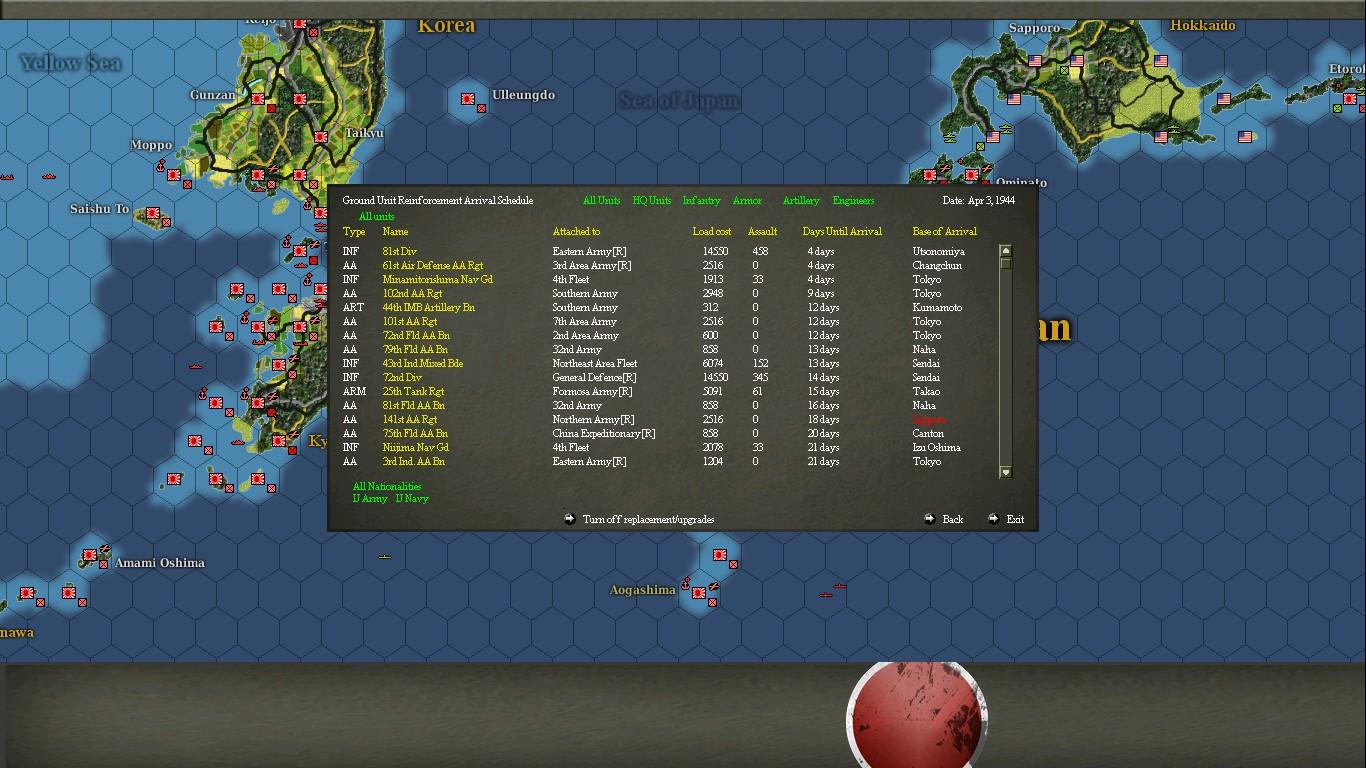Click the Japanese unit counter at Gunzan
1366x768 pixels.
[259, 99]
